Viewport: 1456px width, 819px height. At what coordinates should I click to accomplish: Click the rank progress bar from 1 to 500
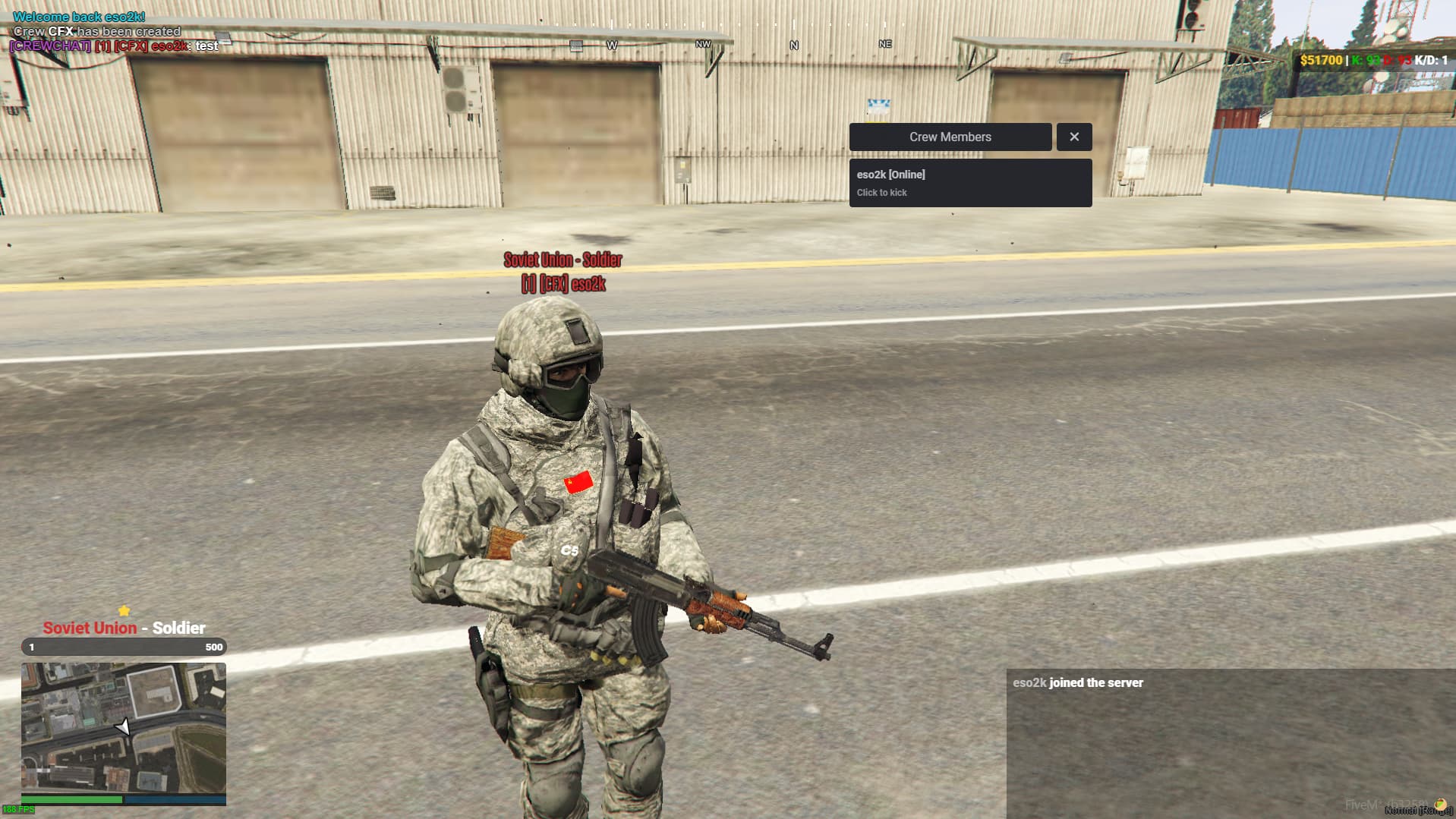[x=124, y=647]
